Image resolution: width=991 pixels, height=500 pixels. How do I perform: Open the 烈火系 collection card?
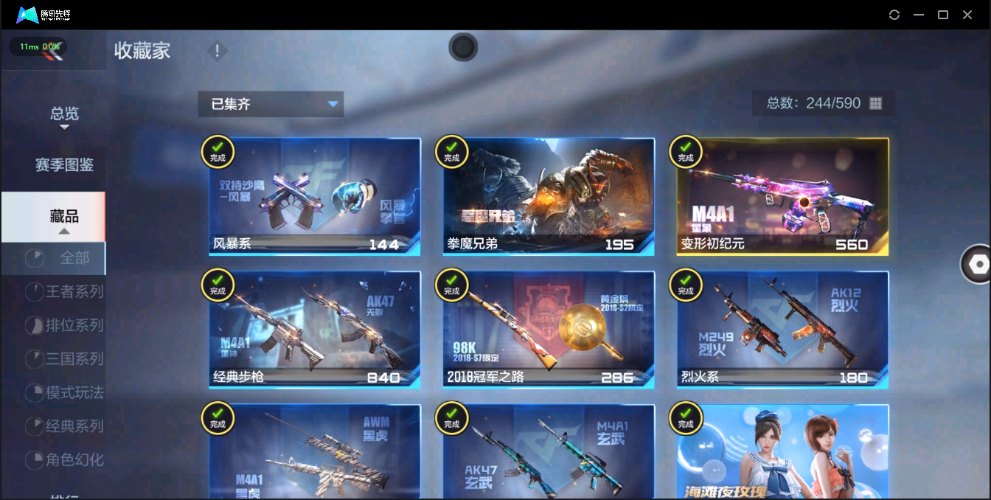coord(782,329)
